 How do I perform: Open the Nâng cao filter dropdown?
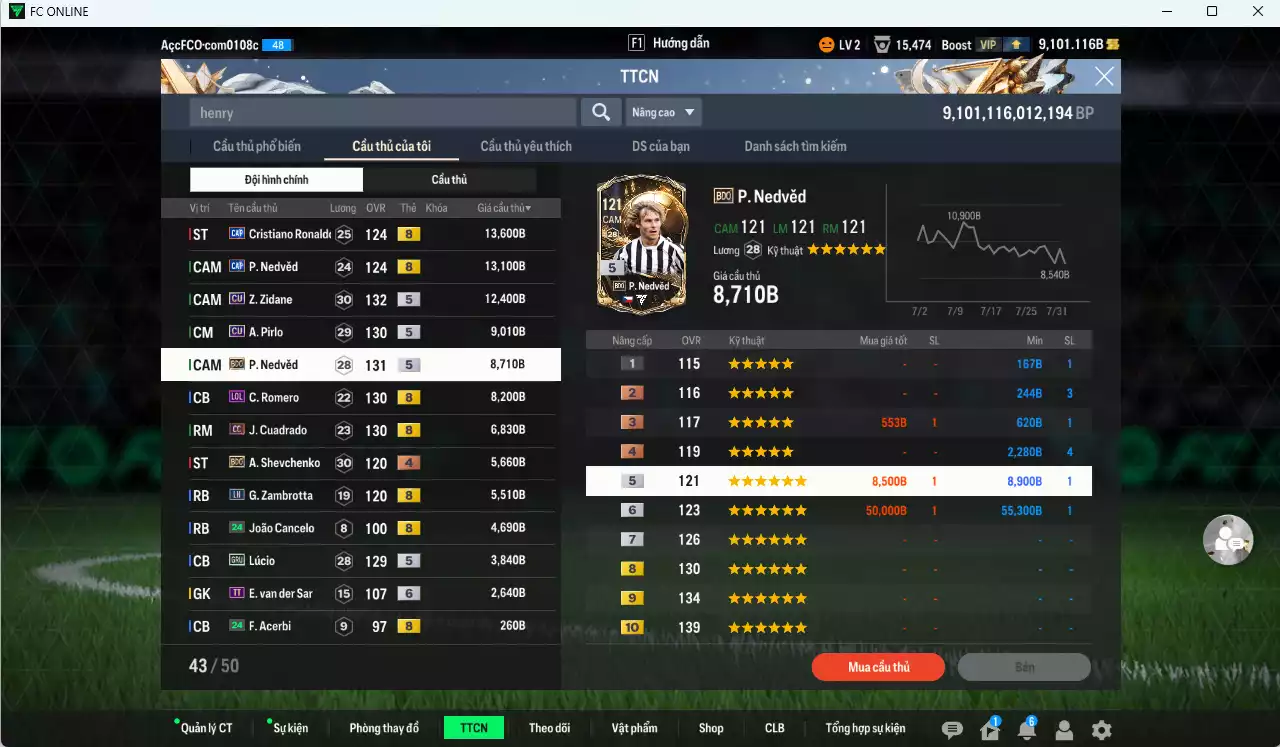[x=663, y=112]
